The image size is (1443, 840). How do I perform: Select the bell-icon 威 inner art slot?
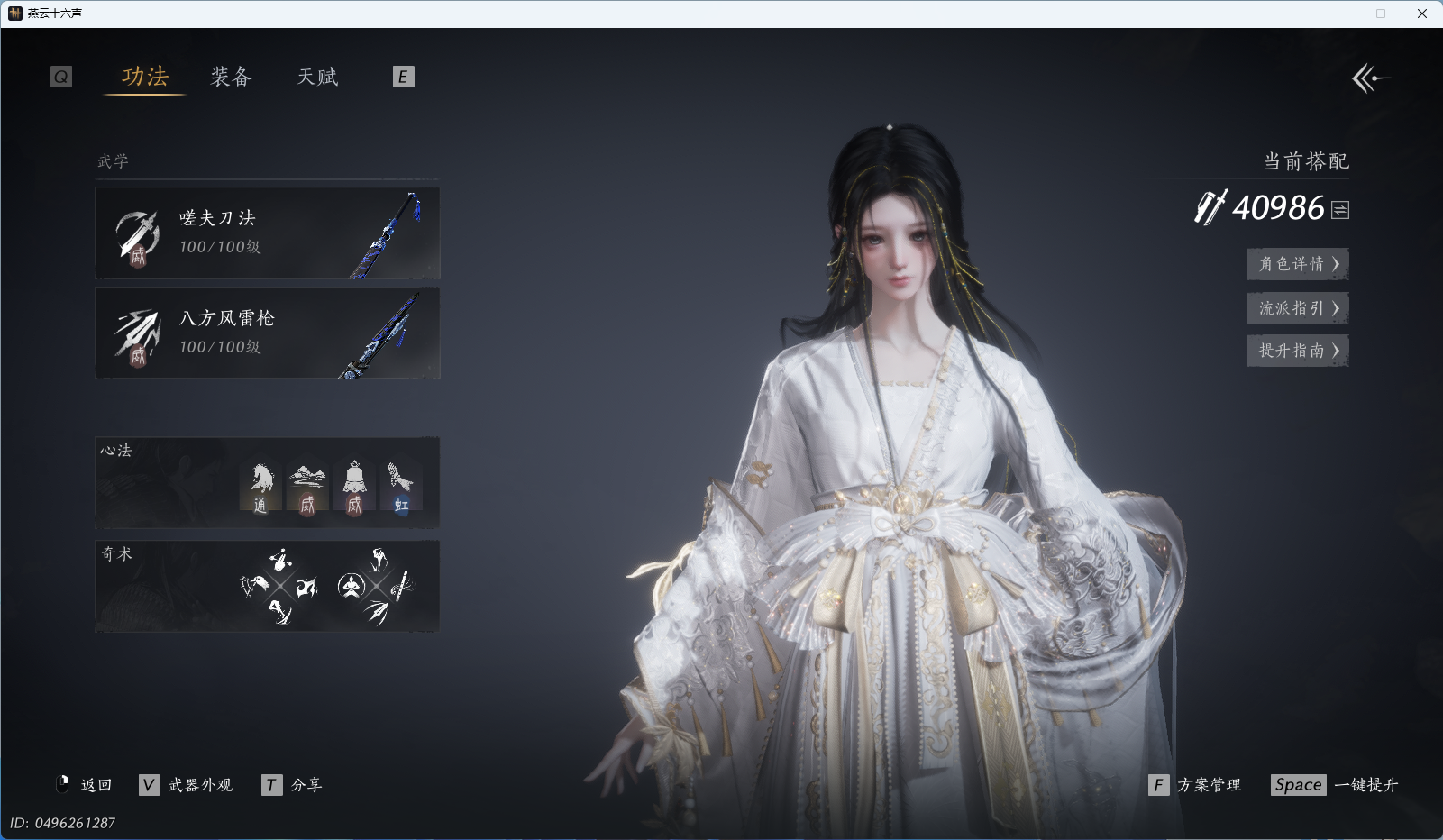[x=354, y=488]
